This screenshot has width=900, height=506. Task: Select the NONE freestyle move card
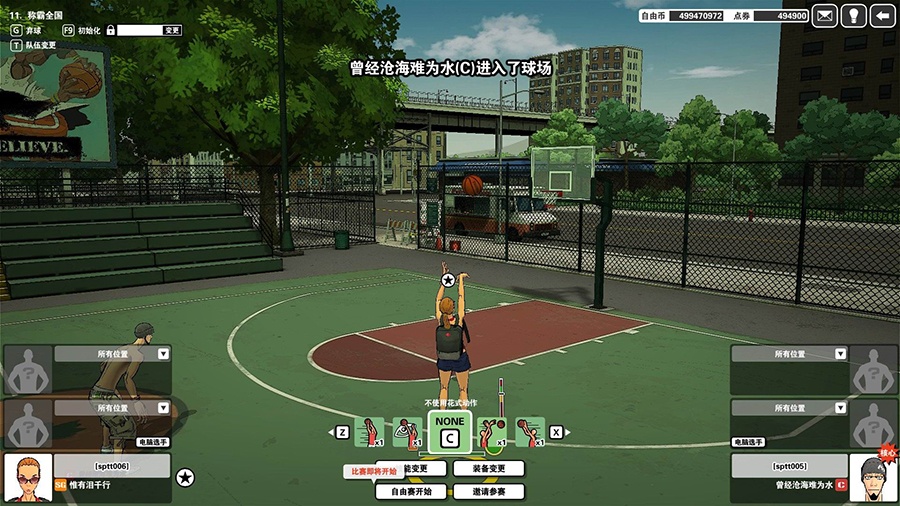450,430
